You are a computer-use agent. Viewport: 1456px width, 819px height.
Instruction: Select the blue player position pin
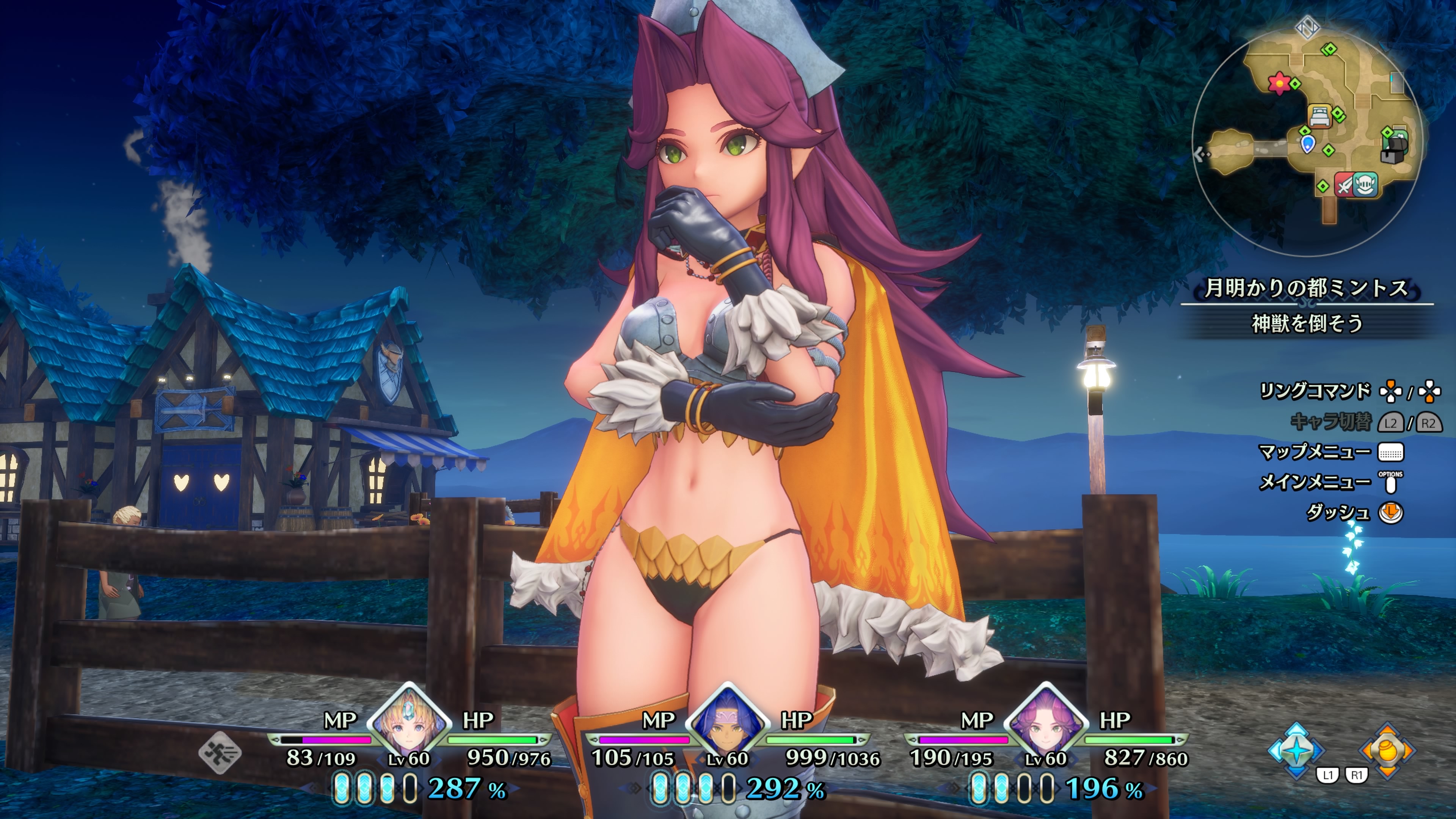[x=1307, y=143]
